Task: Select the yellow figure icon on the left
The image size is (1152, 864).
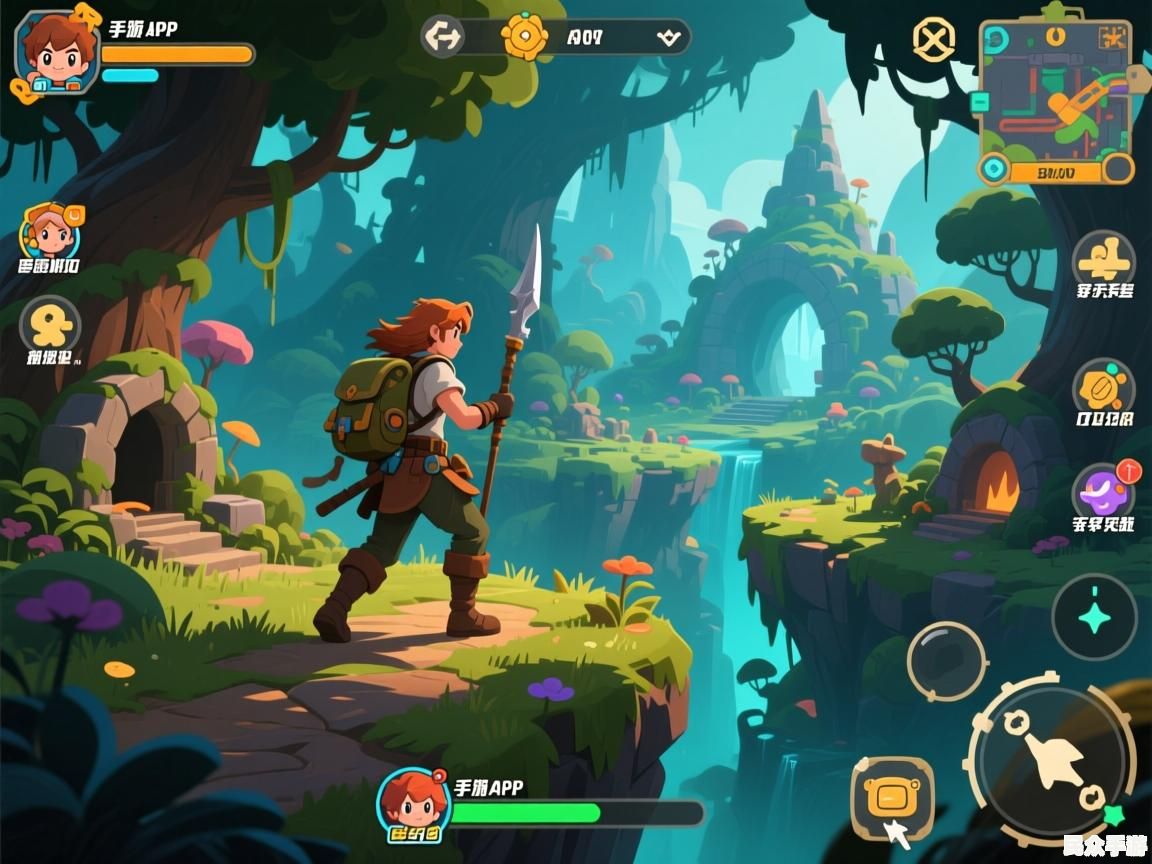Action: pos(50,325)
